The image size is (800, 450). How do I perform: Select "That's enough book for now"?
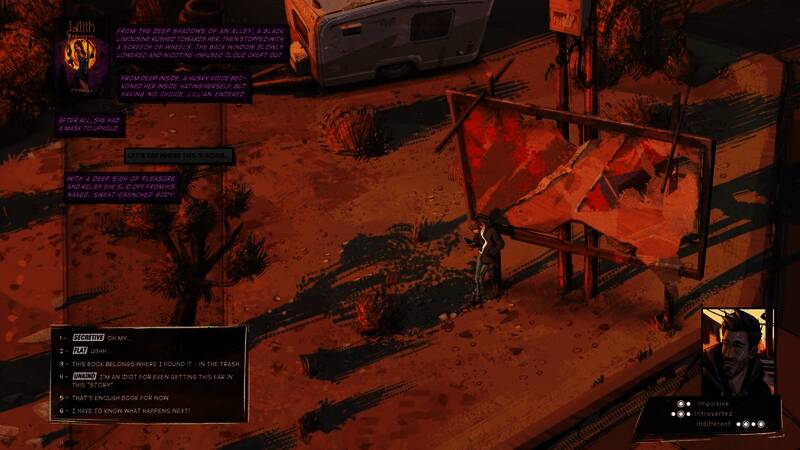pyautogui.click(x=115, y=397)
